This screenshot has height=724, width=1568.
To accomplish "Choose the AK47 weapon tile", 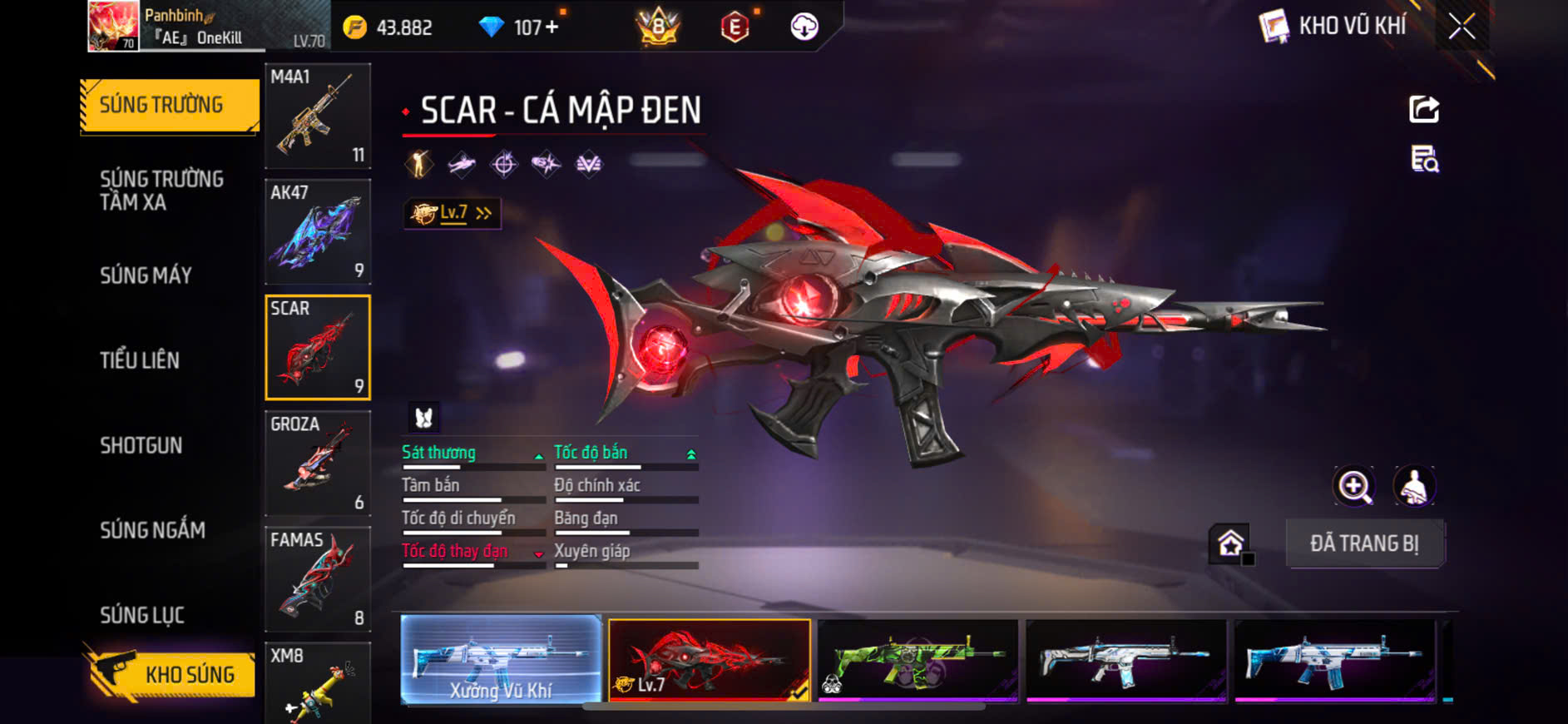I will click(x=318, y=231).
